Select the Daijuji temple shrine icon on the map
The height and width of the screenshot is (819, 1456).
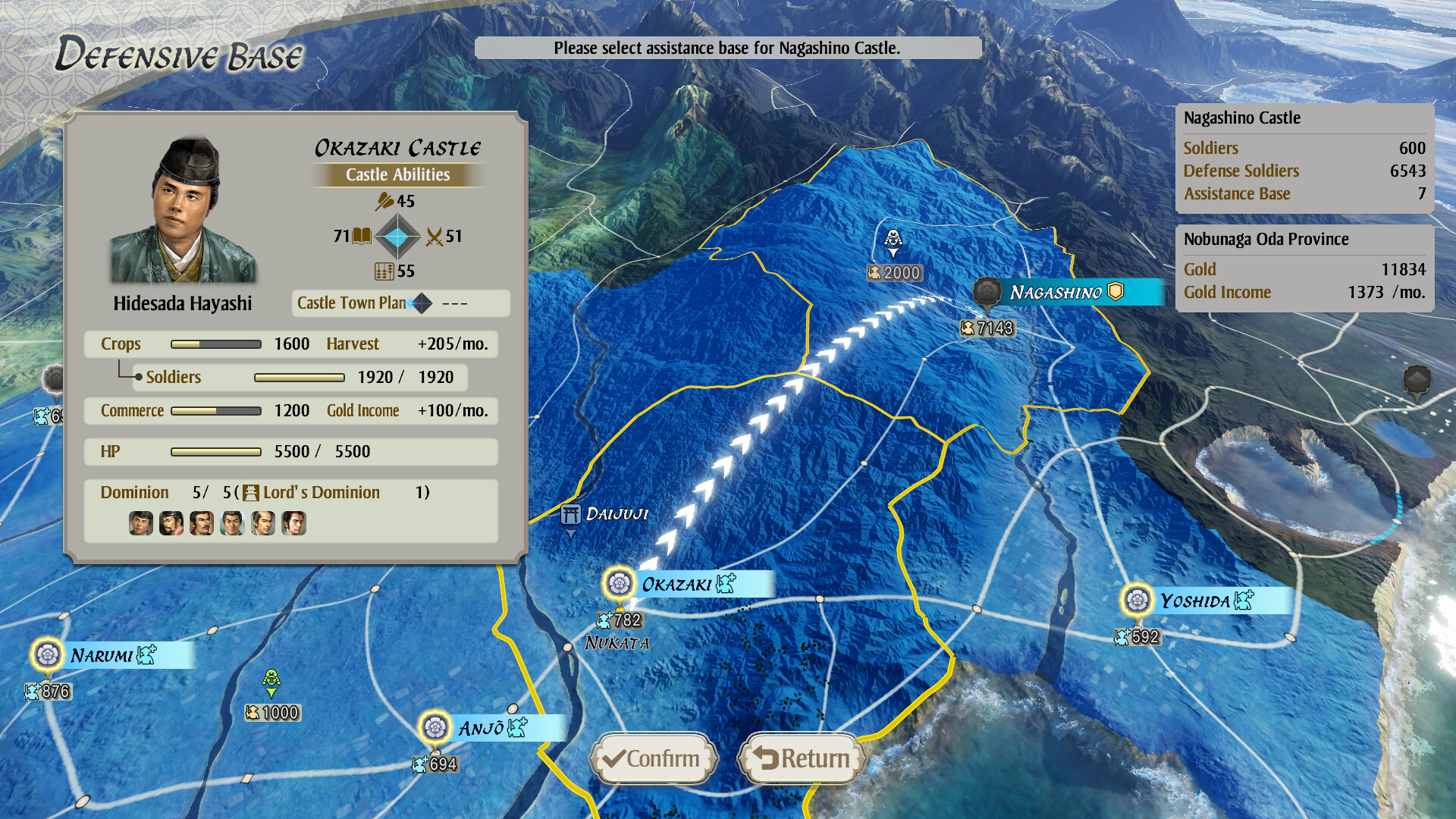point(573,514)
